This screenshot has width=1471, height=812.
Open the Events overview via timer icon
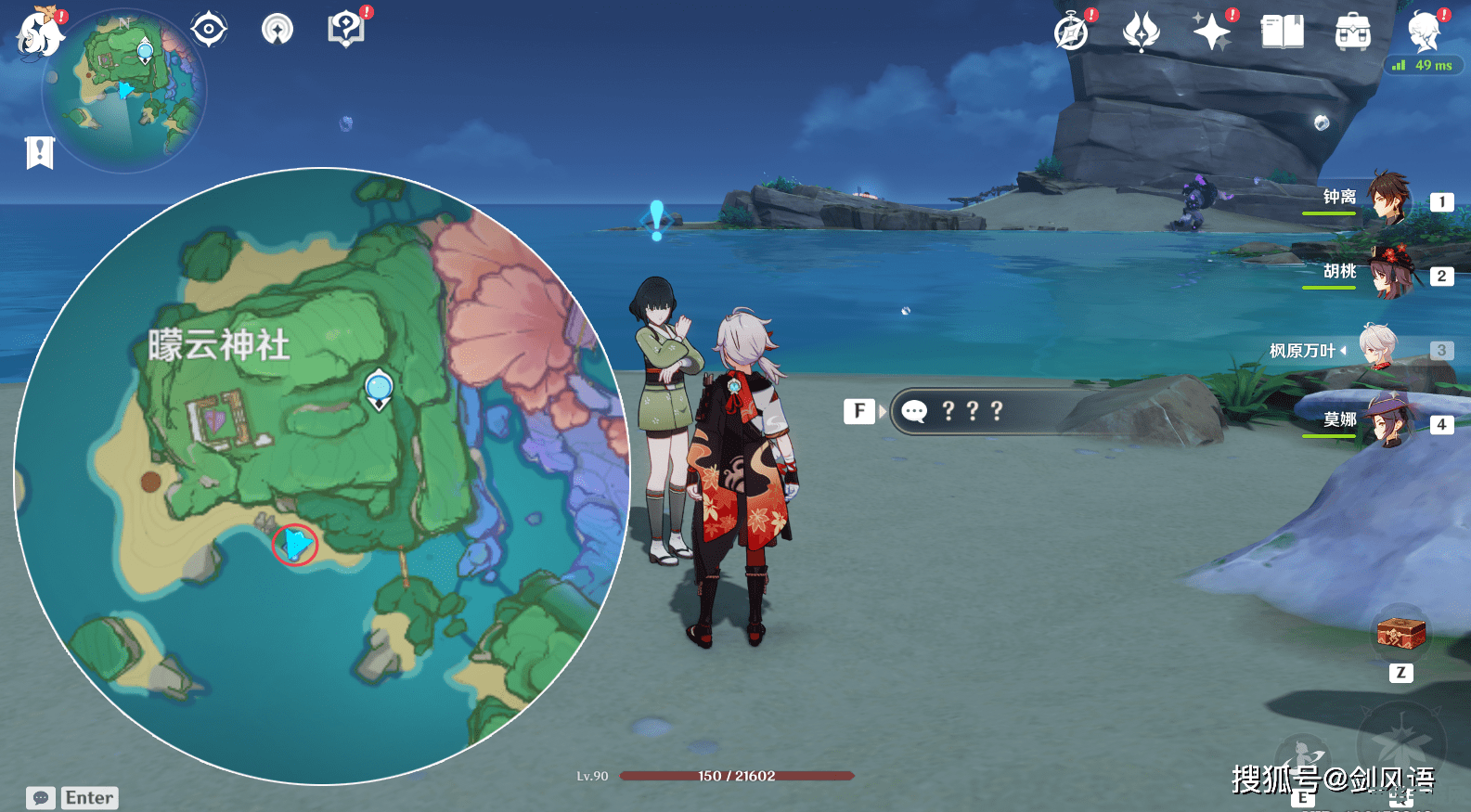pyautogui.click(x=1069, y=32)
